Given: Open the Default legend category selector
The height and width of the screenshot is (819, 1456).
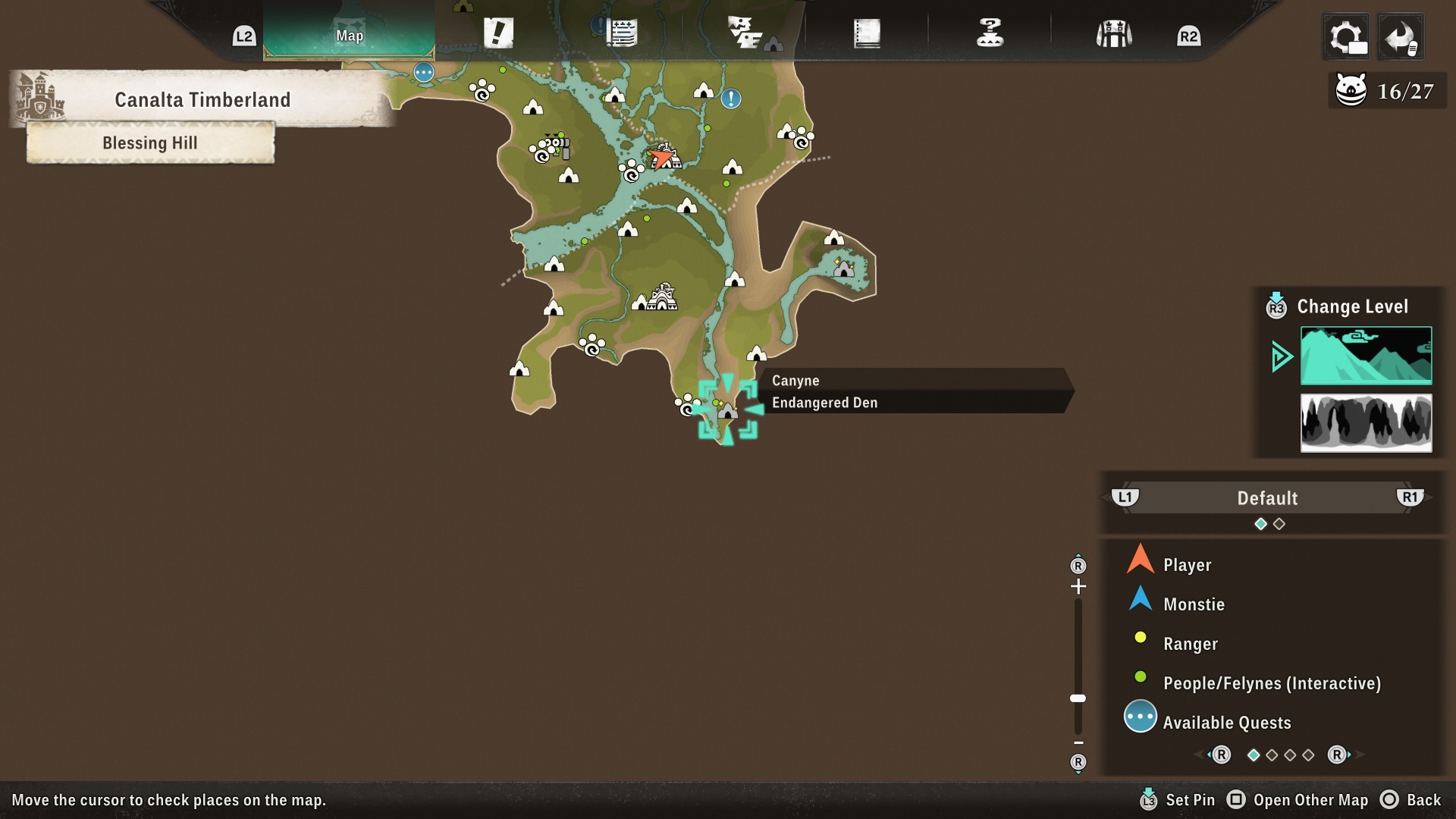Looking at the screenshot, I should pos(1266,498).
